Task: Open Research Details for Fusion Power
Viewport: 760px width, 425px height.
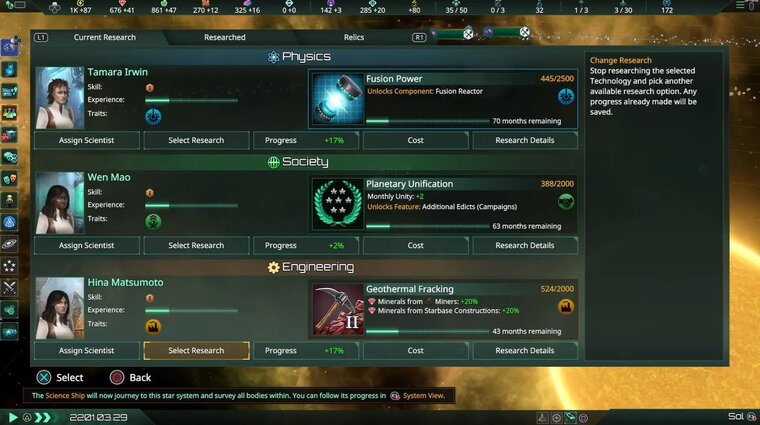Action: (x=525, y=140)
